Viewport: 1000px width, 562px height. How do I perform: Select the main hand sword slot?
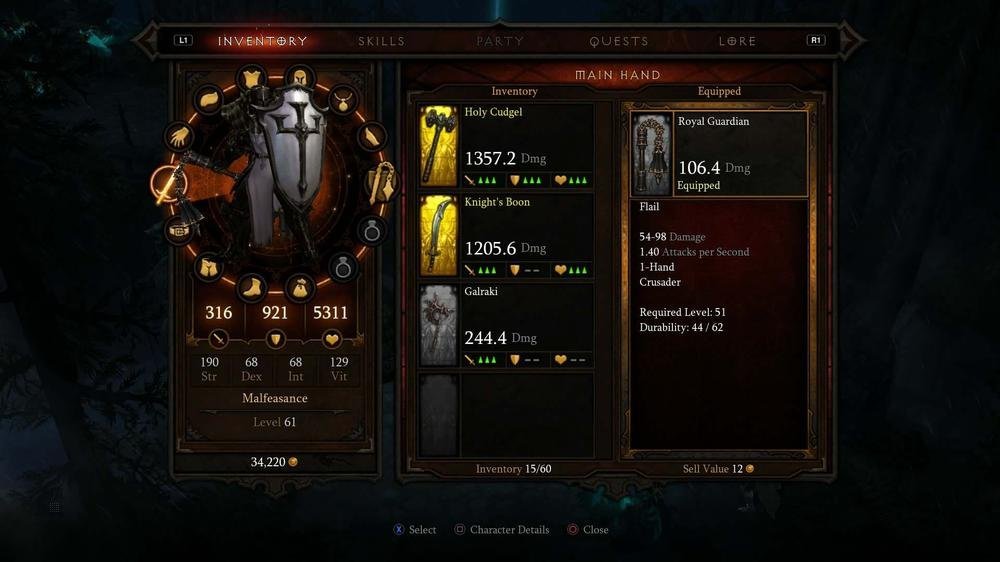[x=165, y=184]
